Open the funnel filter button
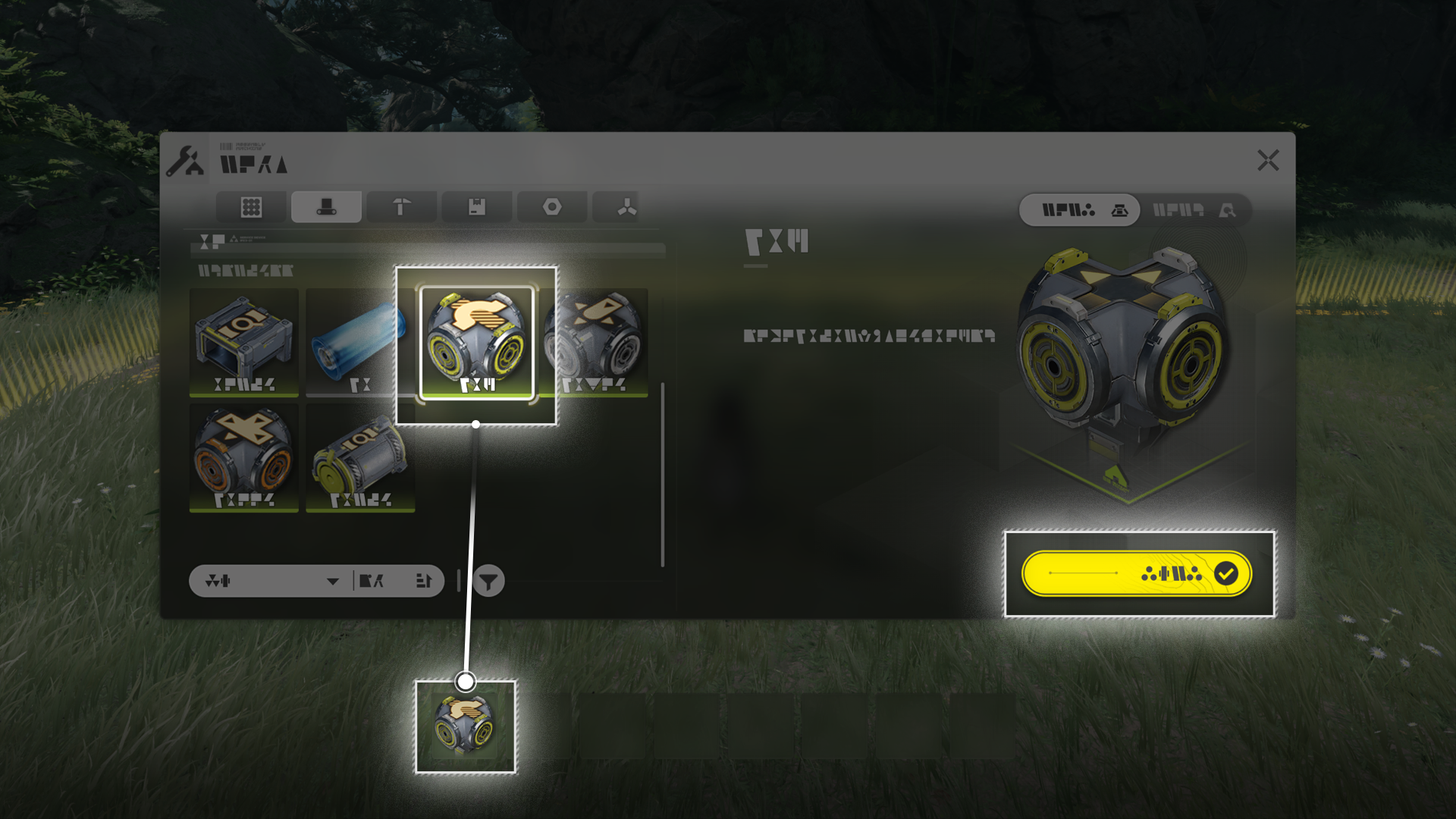The height and width of the screenshot is (819, 1456). click(488, 582)
